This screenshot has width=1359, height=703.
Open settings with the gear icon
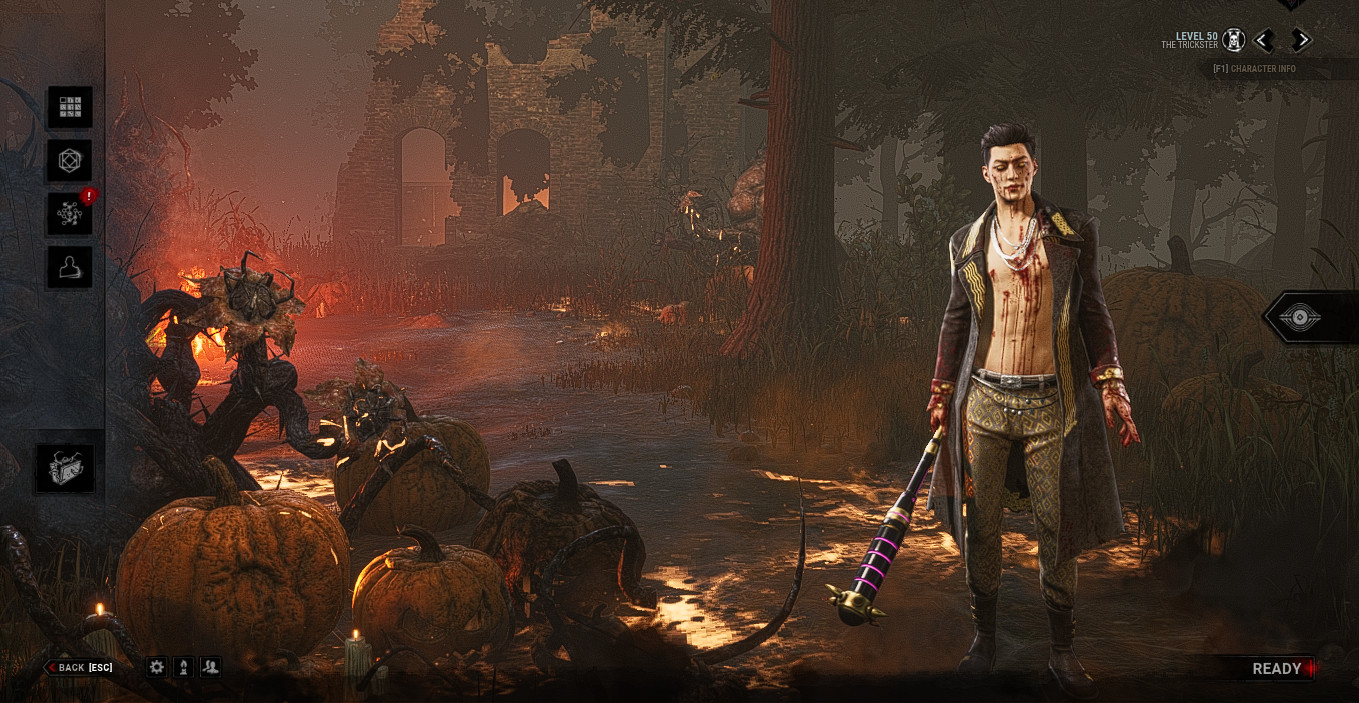pos(157,667)
